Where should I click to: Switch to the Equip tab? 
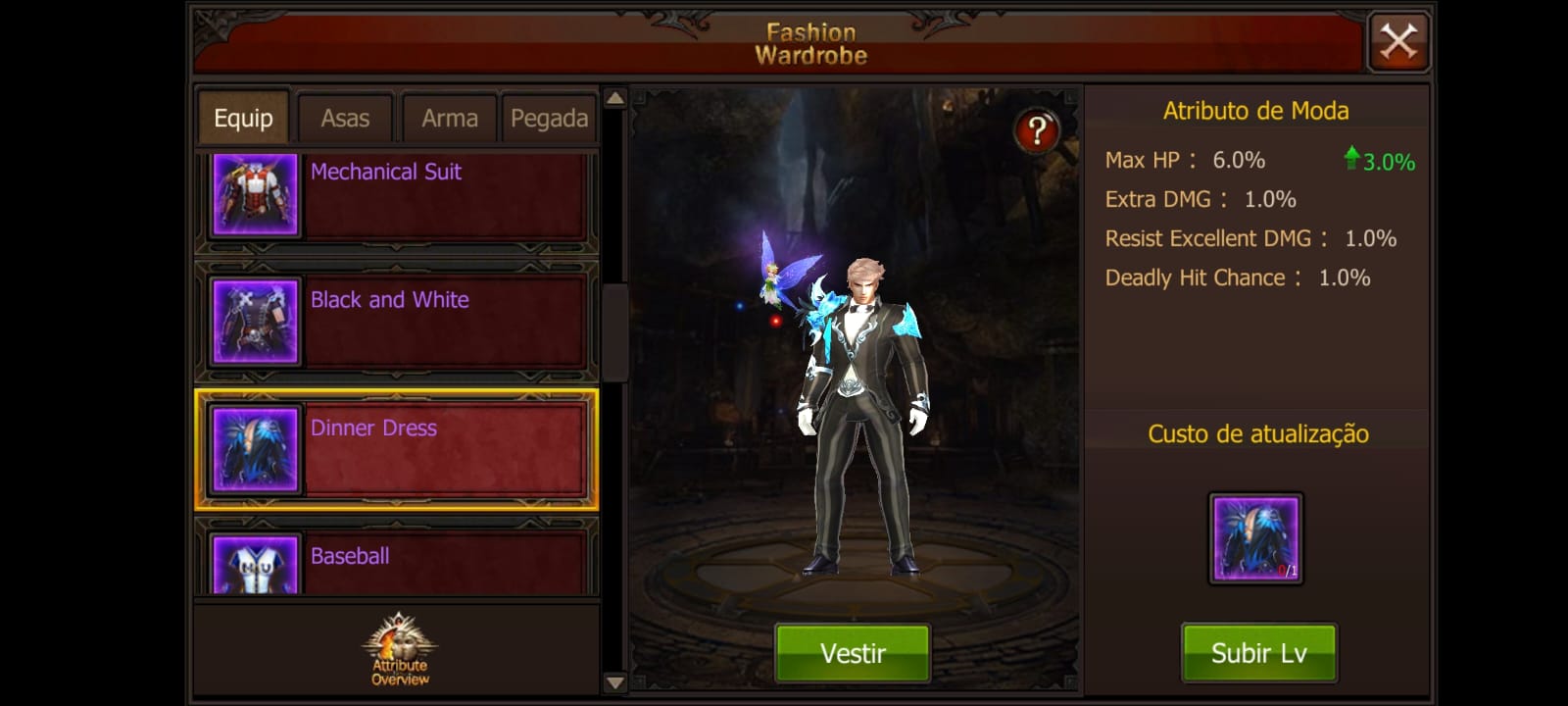click(x=243, y=119)
